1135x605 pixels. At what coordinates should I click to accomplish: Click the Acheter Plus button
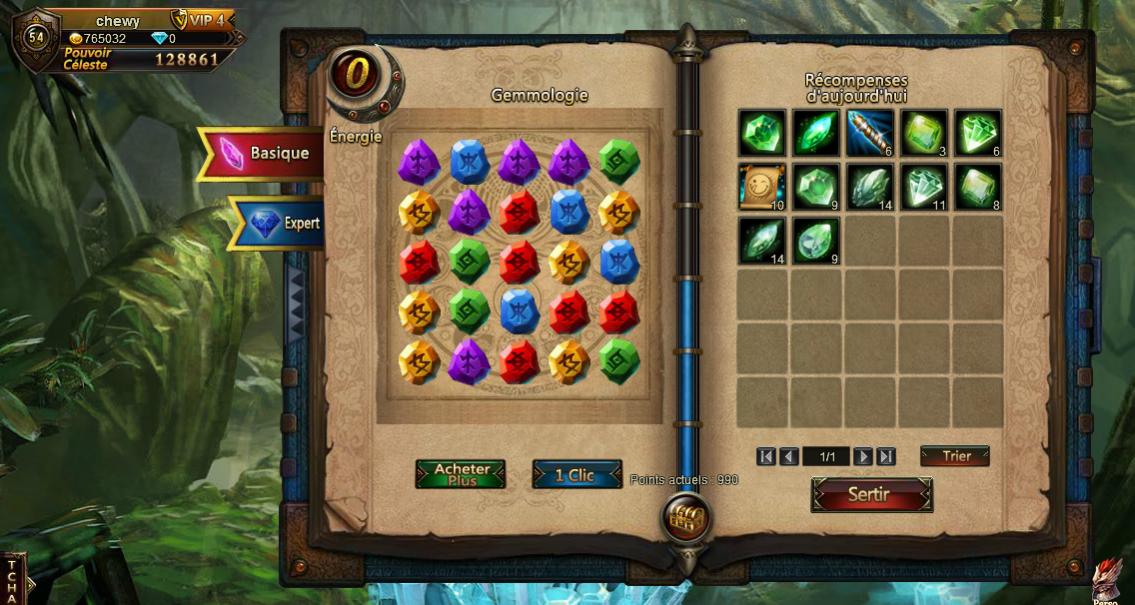point(461,474)
